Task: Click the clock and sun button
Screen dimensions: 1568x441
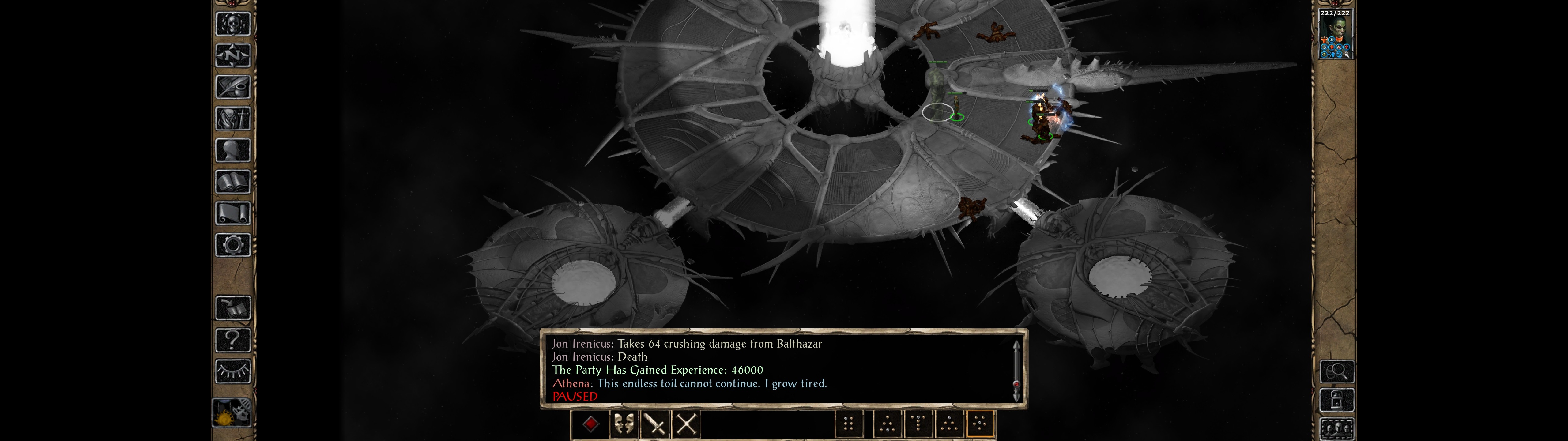Action: 232,413
